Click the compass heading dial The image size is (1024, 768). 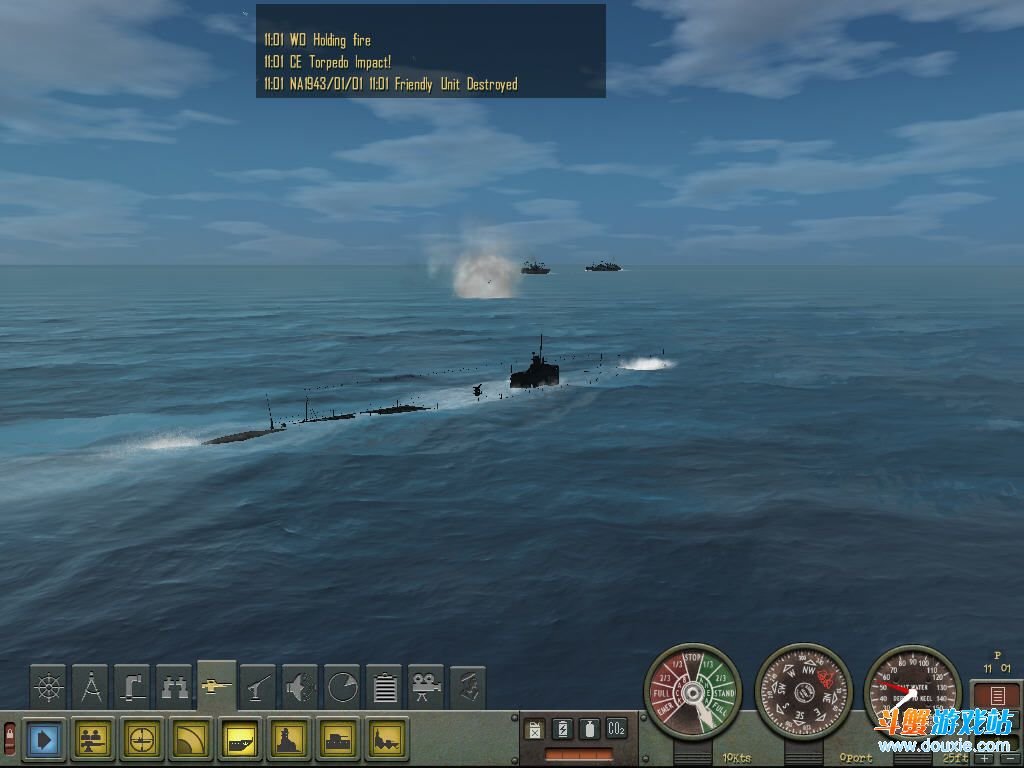pyautogui.click(x=803, y=692)
